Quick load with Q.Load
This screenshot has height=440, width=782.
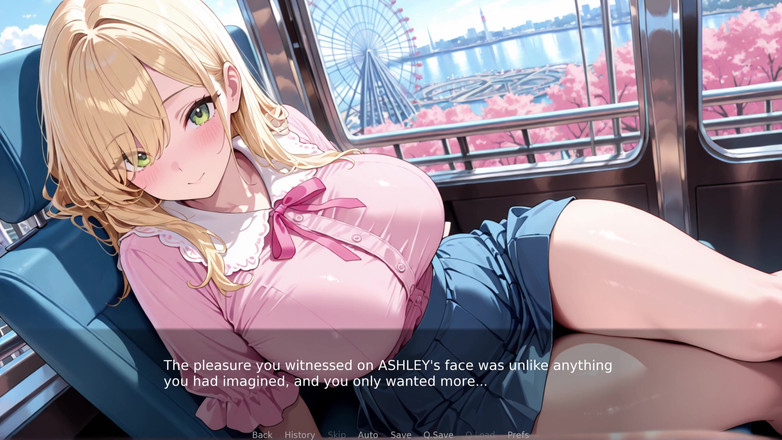coord(480,435)
